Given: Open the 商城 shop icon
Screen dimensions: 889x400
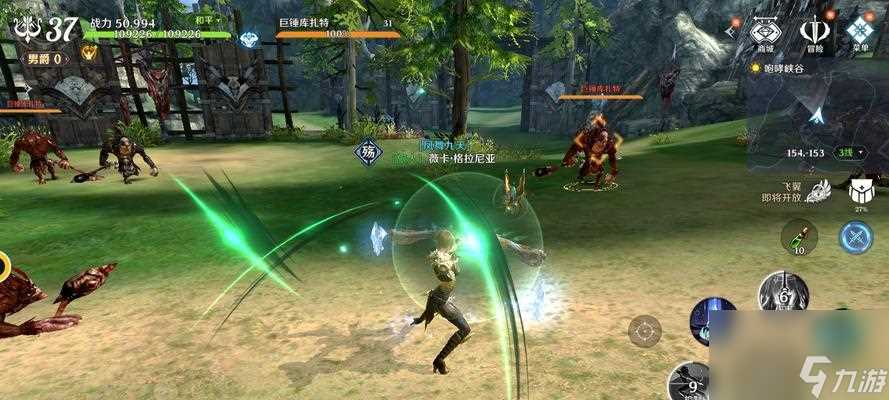Looking at the screenshot, I should tap(765, 32).
